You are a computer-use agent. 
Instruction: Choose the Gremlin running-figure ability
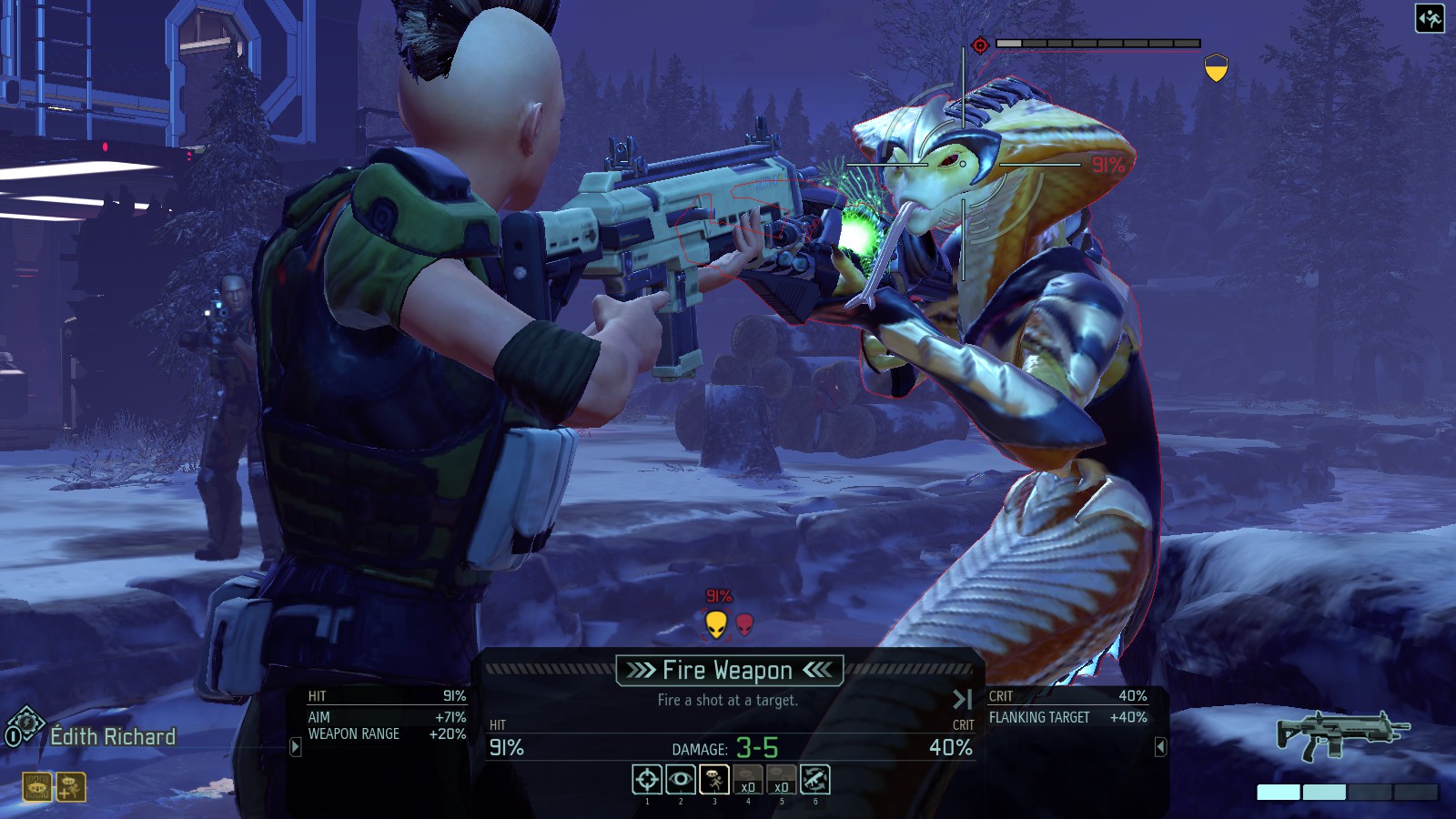[714, 780]
